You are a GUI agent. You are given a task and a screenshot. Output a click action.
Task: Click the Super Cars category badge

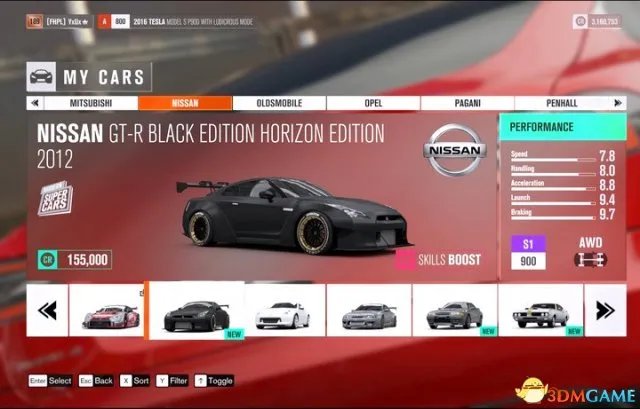point(57,201)
